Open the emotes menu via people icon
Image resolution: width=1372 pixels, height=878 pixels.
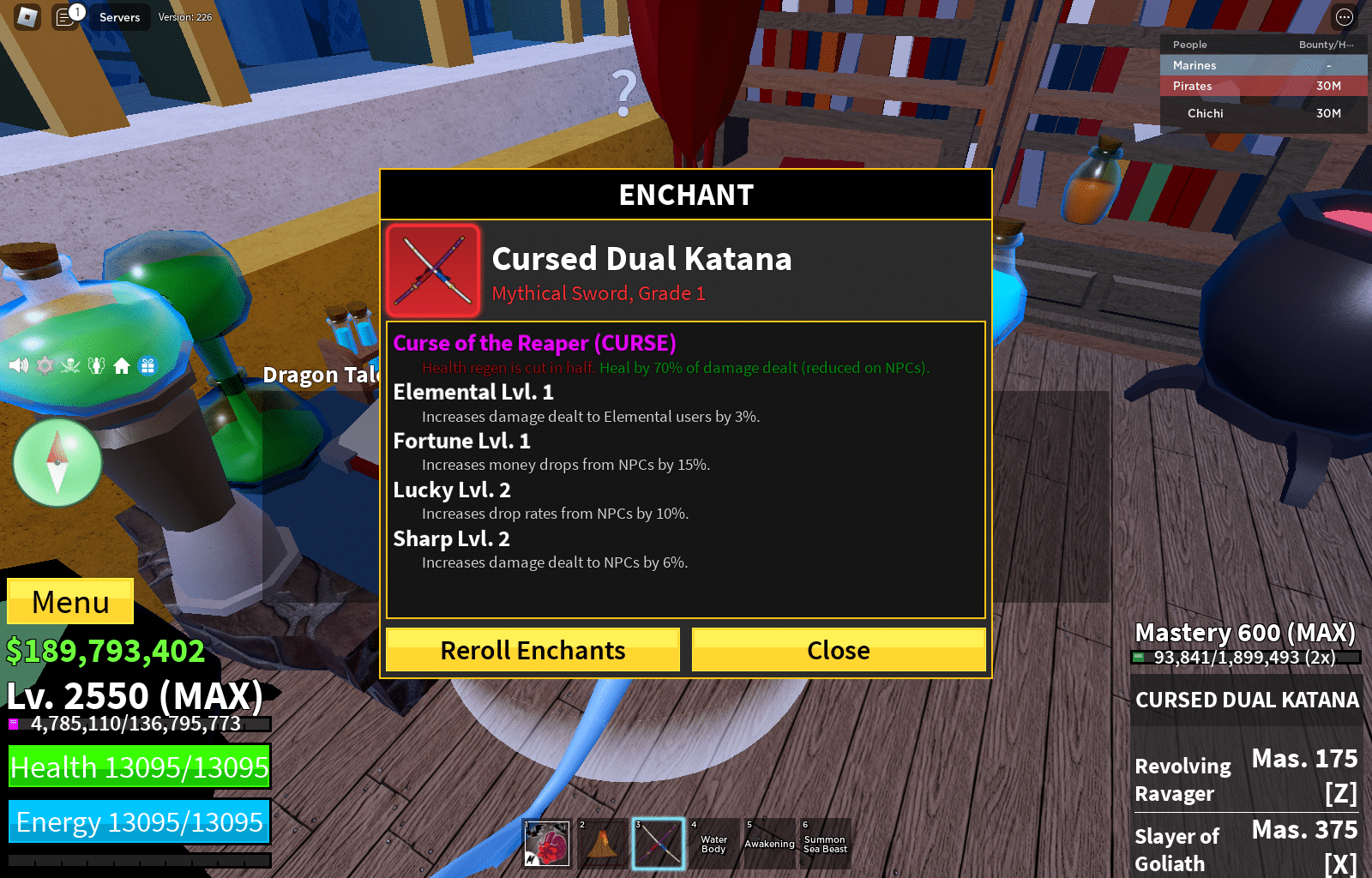(x=96, y=365)
